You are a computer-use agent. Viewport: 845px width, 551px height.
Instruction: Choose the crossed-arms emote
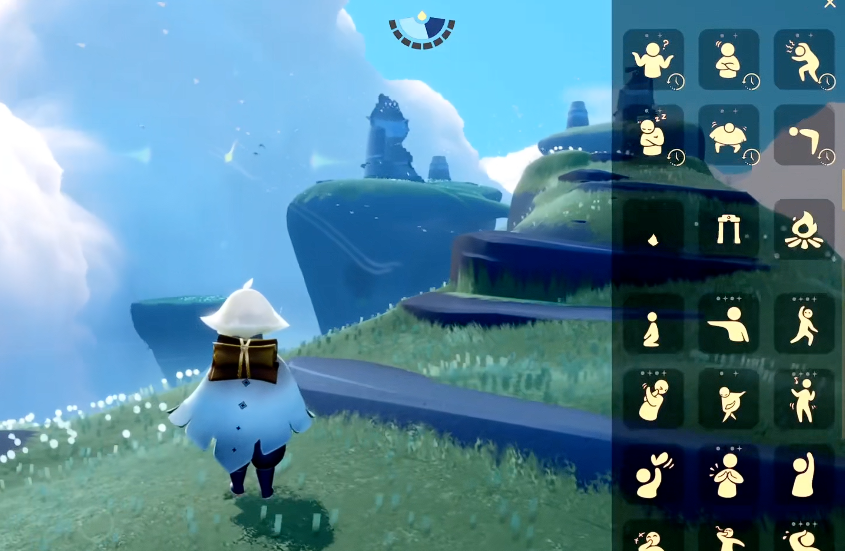[x=728, y=60]
